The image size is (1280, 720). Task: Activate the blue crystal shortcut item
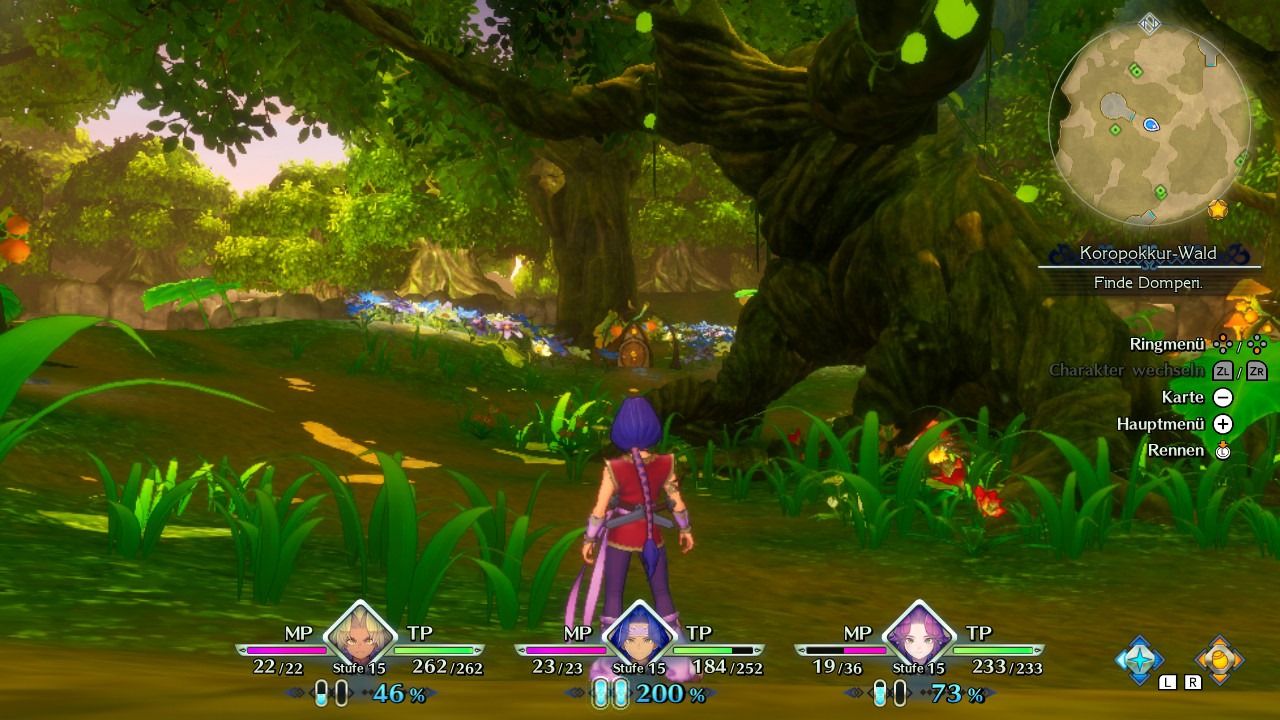click(1139, 659)
